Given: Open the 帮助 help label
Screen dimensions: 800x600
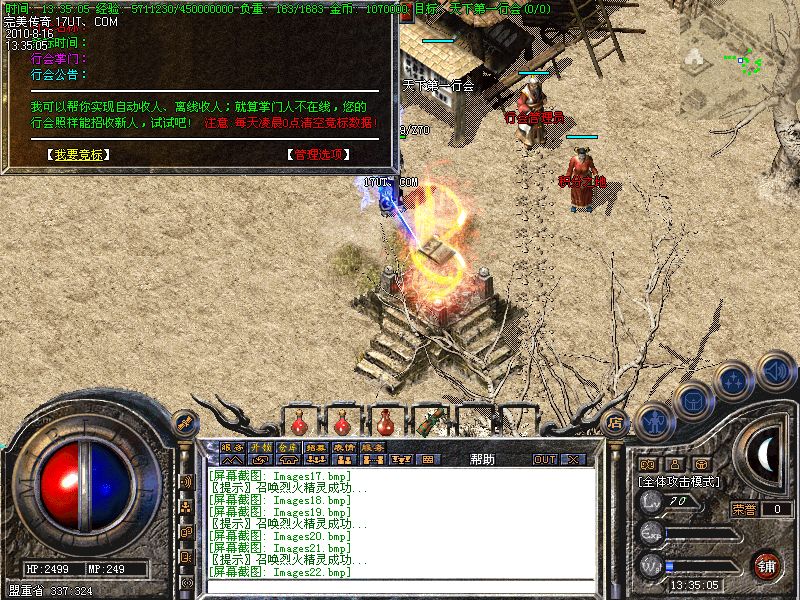Looking at the screenshot, I should tap(482, 459).
